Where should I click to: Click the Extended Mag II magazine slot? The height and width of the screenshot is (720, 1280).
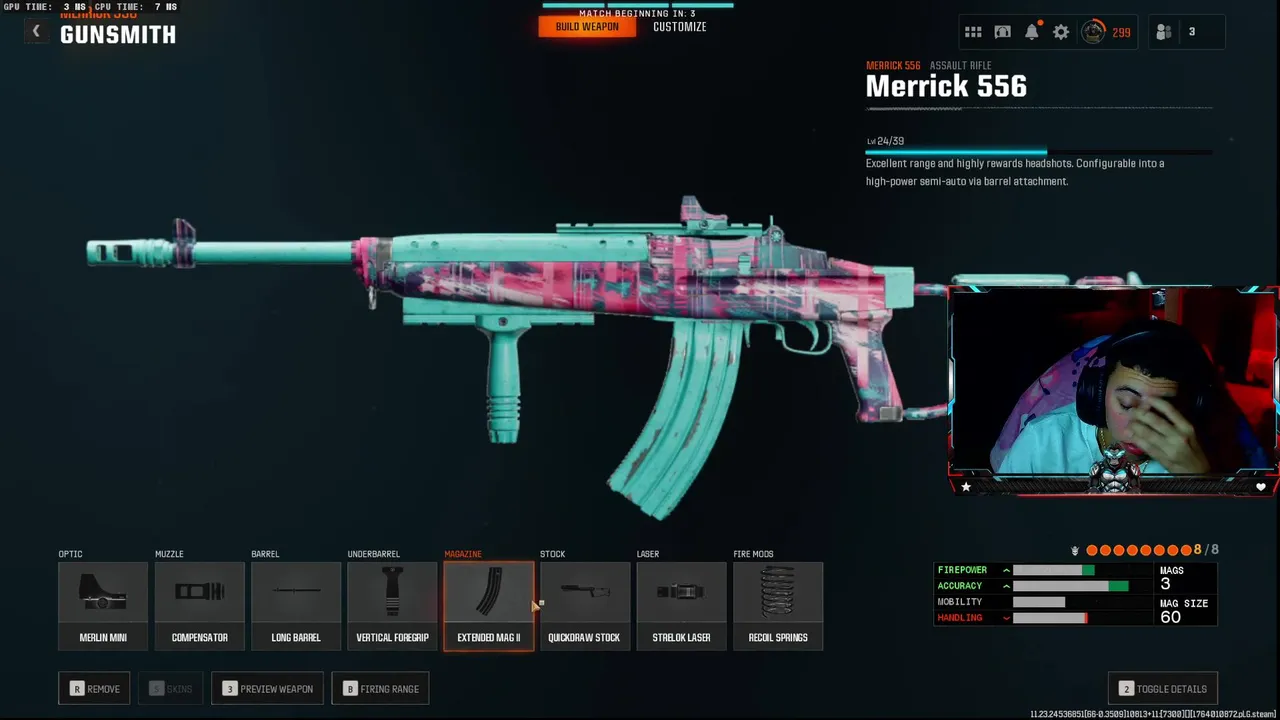[489, 606]
